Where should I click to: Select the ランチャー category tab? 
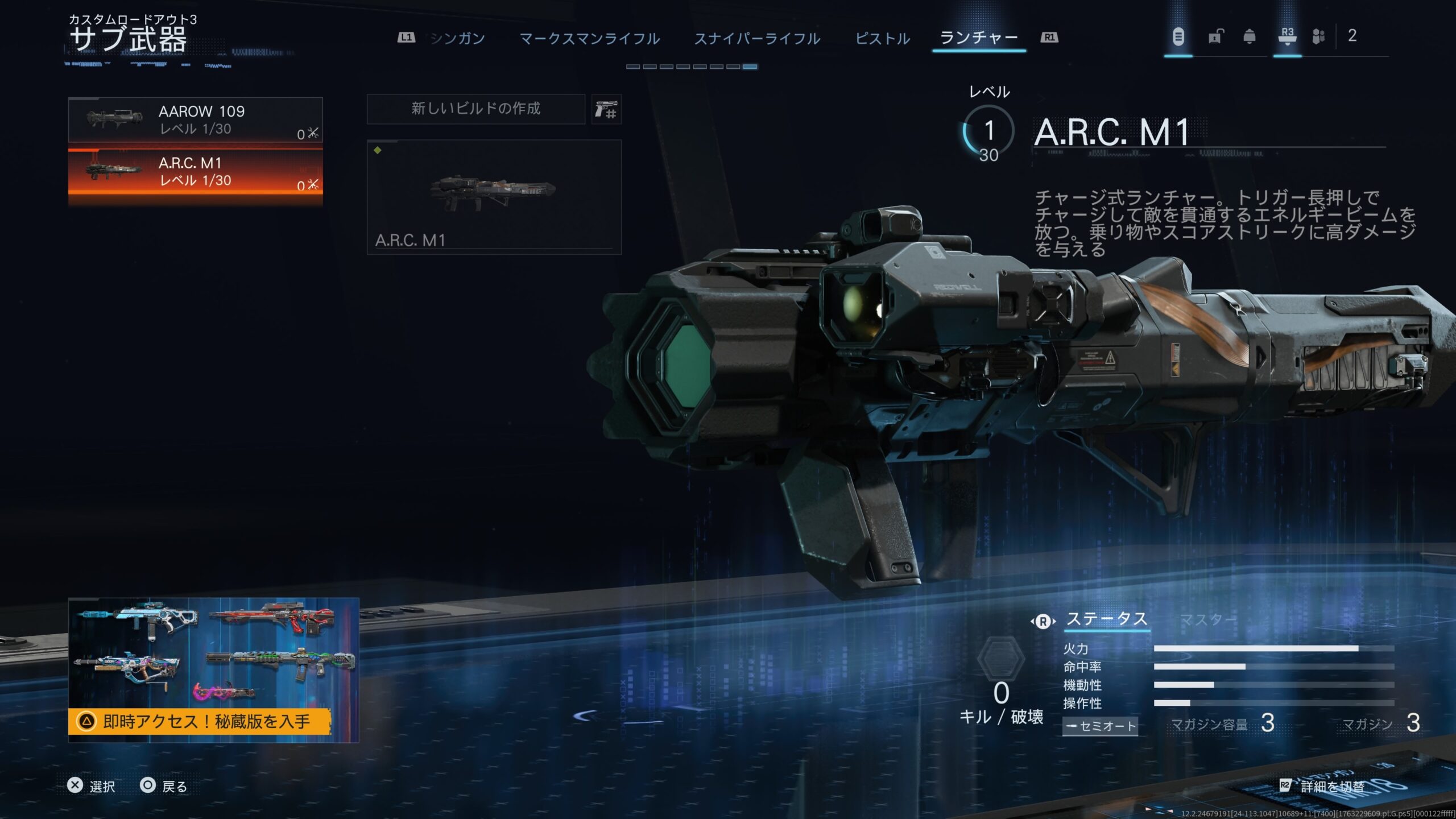(978, 38)
